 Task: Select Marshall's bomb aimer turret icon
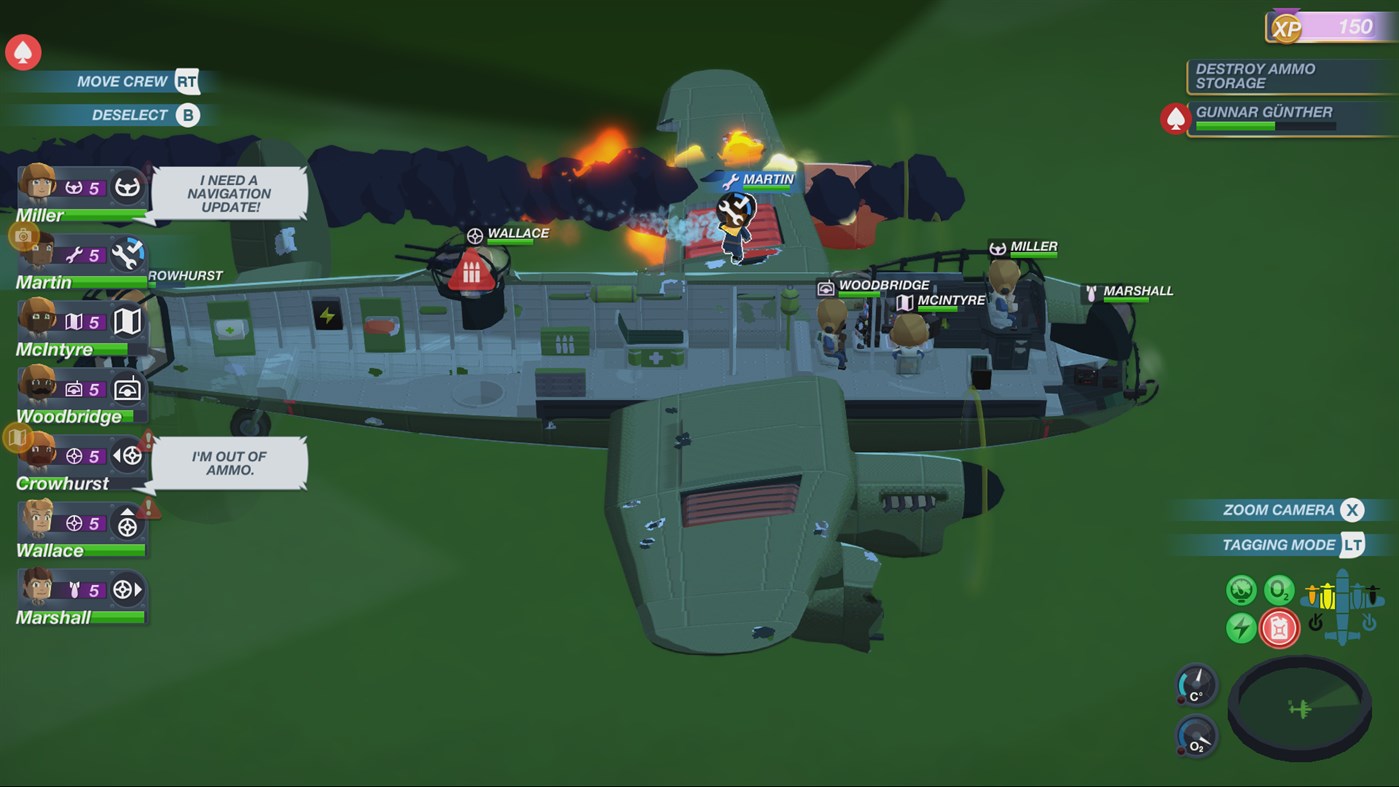(122, 587)
